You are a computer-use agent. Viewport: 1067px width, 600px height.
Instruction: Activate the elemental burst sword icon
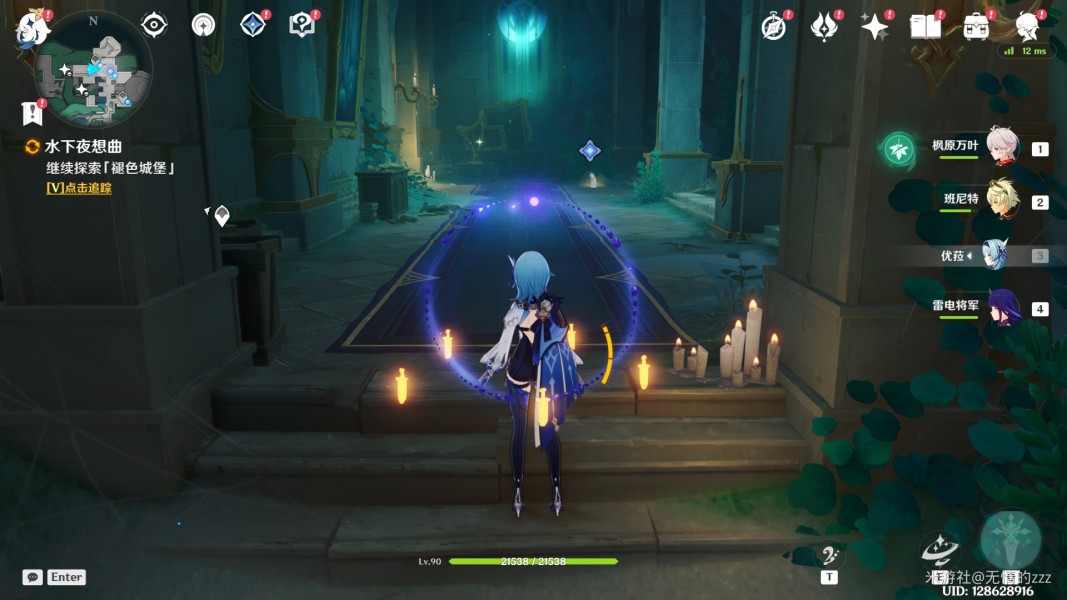tap(1010, 540)
